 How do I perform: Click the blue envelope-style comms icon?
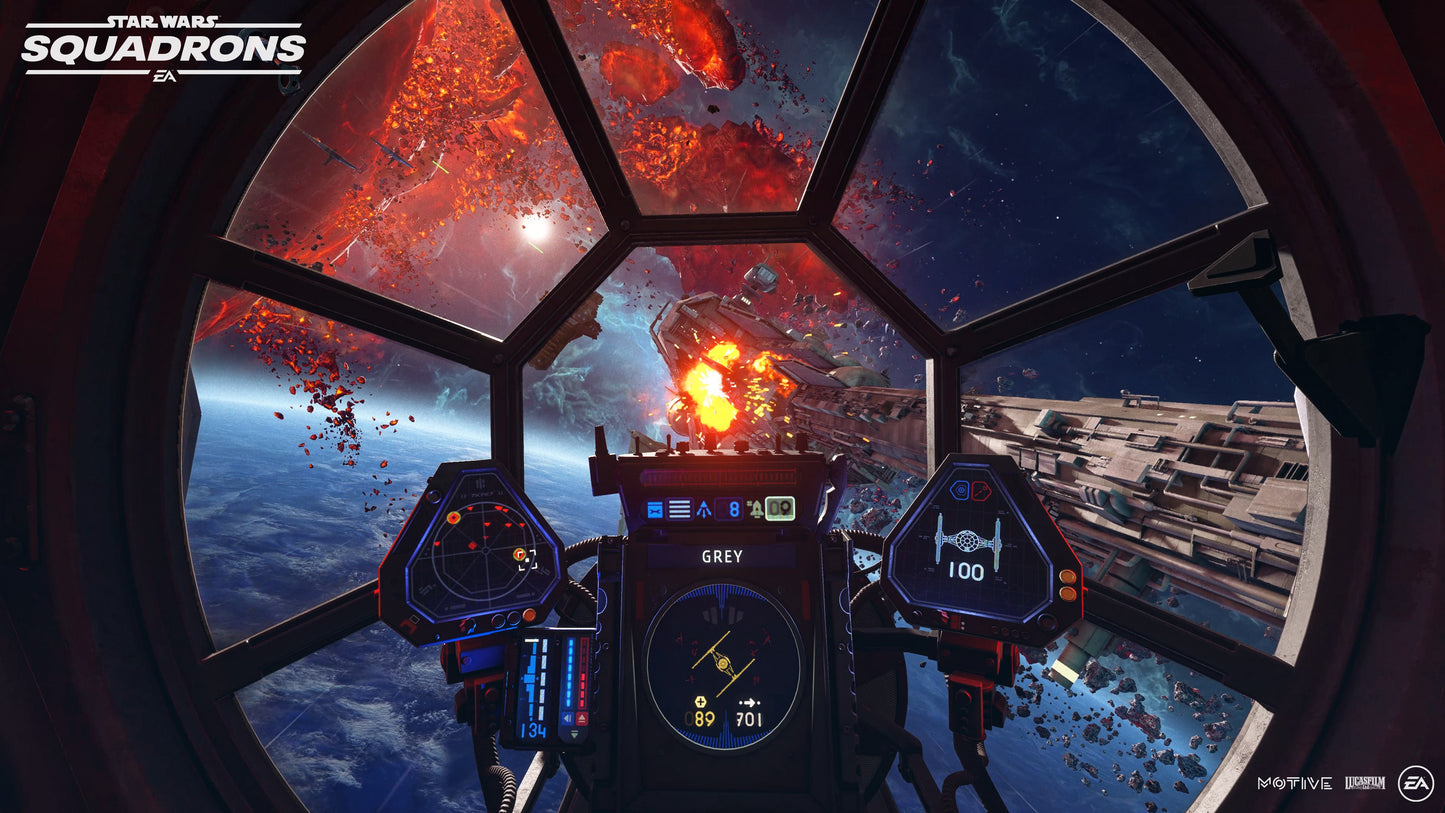tap(655, 509)
